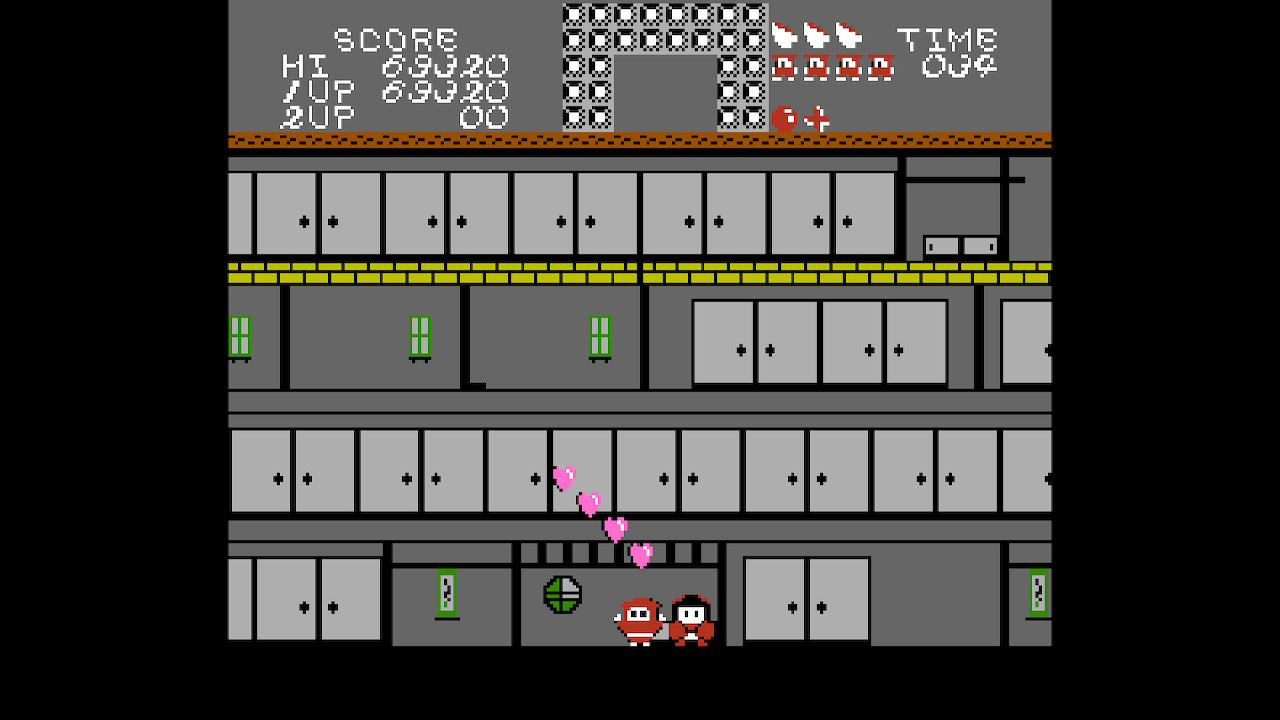Open the sliding door below the hearts
This screenshot has height=720, width=1280.
coord(580,470)
